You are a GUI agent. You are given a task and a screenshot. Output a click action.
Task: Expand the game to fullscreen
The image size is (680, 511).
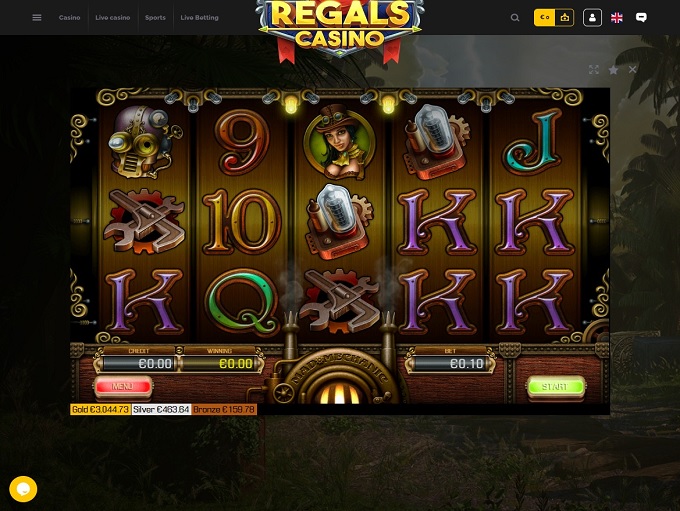tap(594, 70)
